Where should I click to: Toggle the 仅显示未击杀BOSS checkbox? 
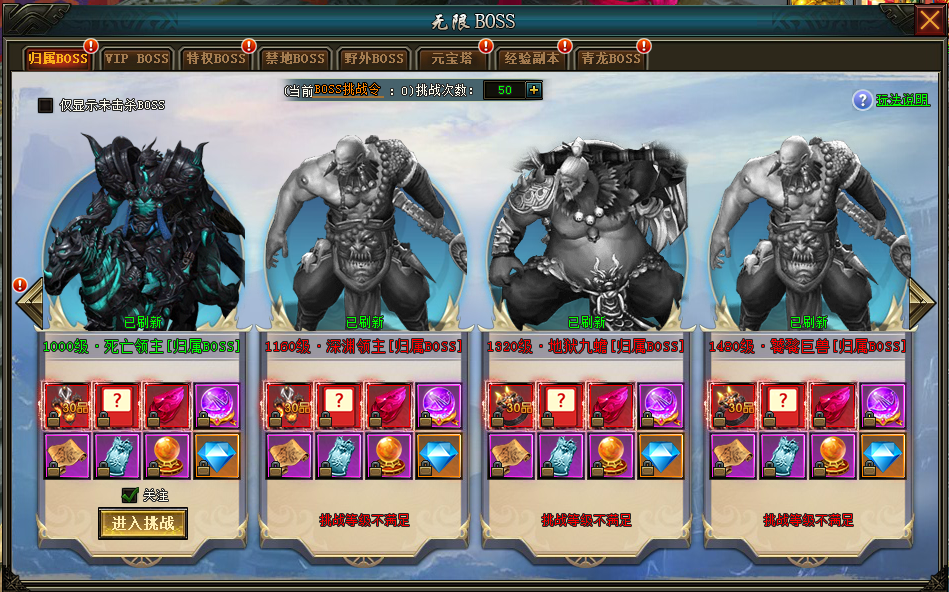[x=45, y=105]
